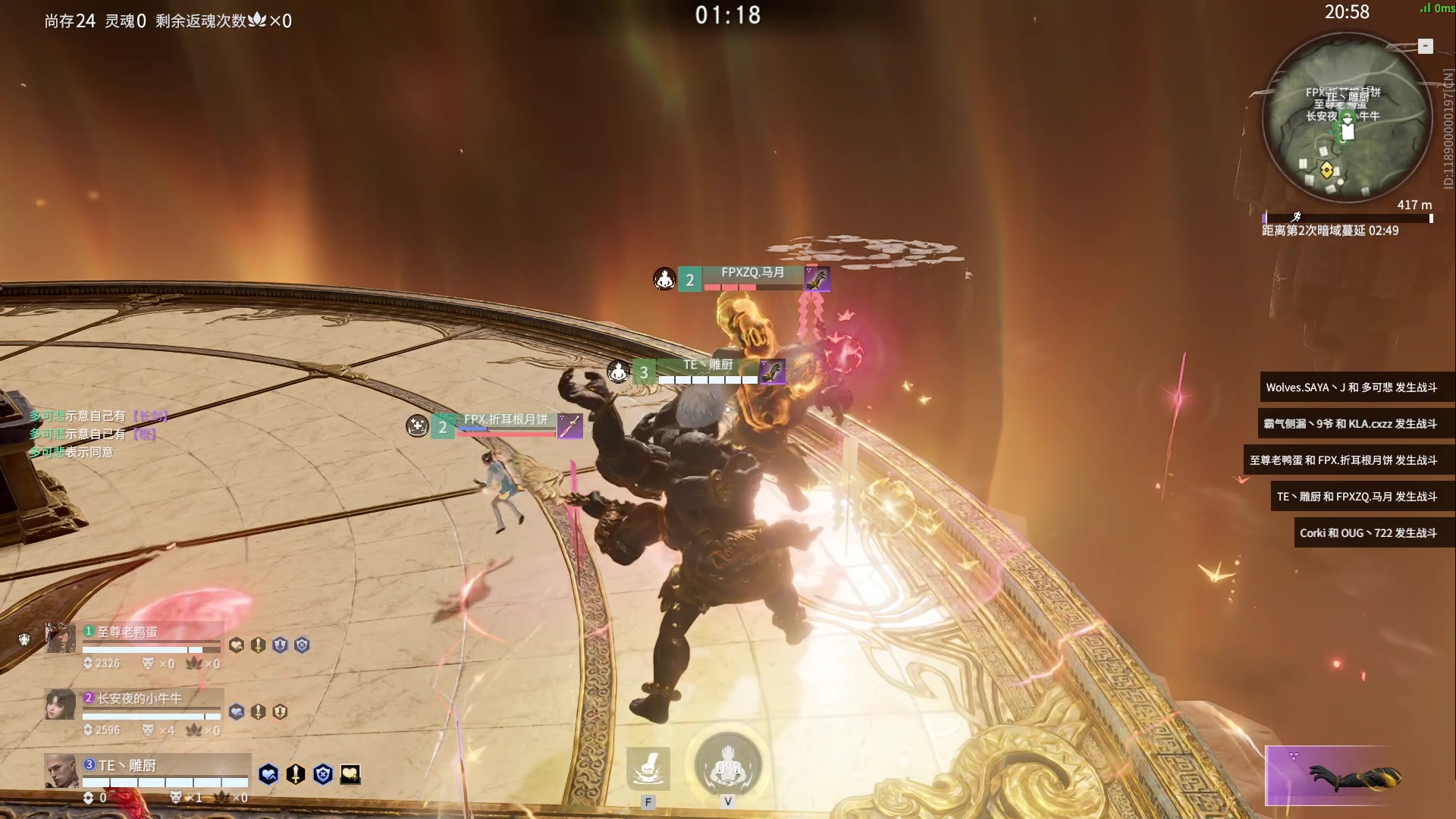Viewport: 1456px width, 819px height.
Task: Click the Corki and OUG丶722 battle notification
Action: coord(1368,533)
